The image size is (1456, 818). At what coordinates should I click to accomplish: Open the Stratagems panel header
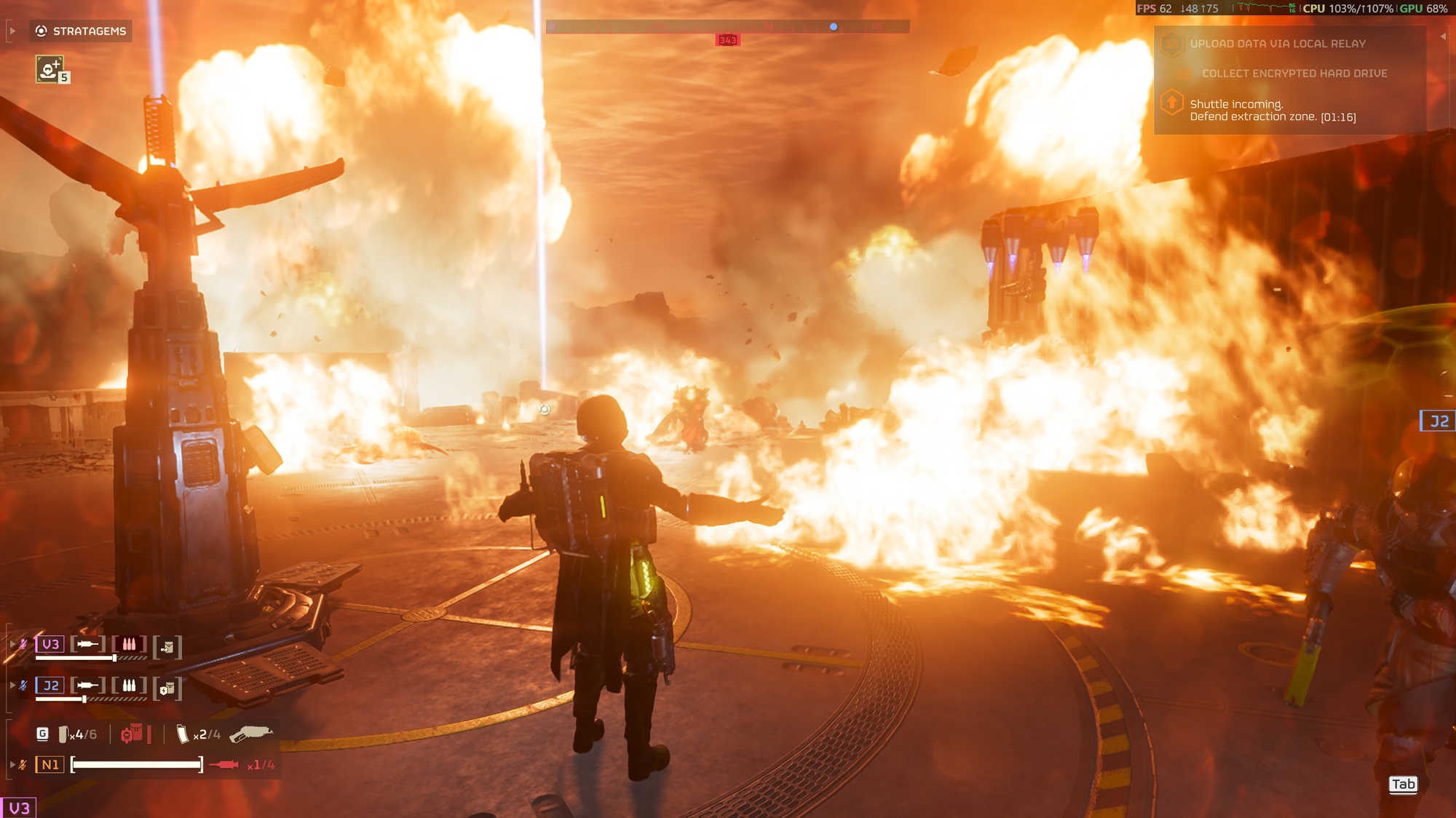click(x=82, y=31)
